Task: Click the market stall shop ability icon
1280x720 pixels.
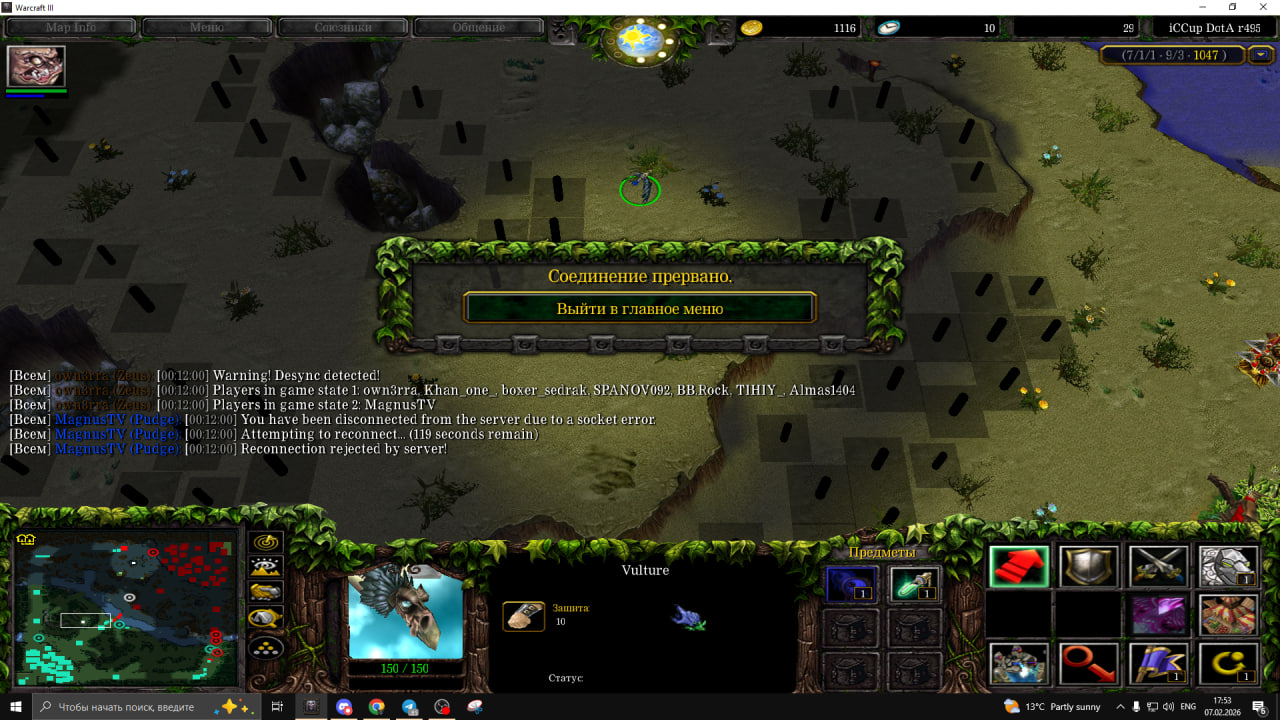Action: pyautogui.click(x=1228, y=615)
